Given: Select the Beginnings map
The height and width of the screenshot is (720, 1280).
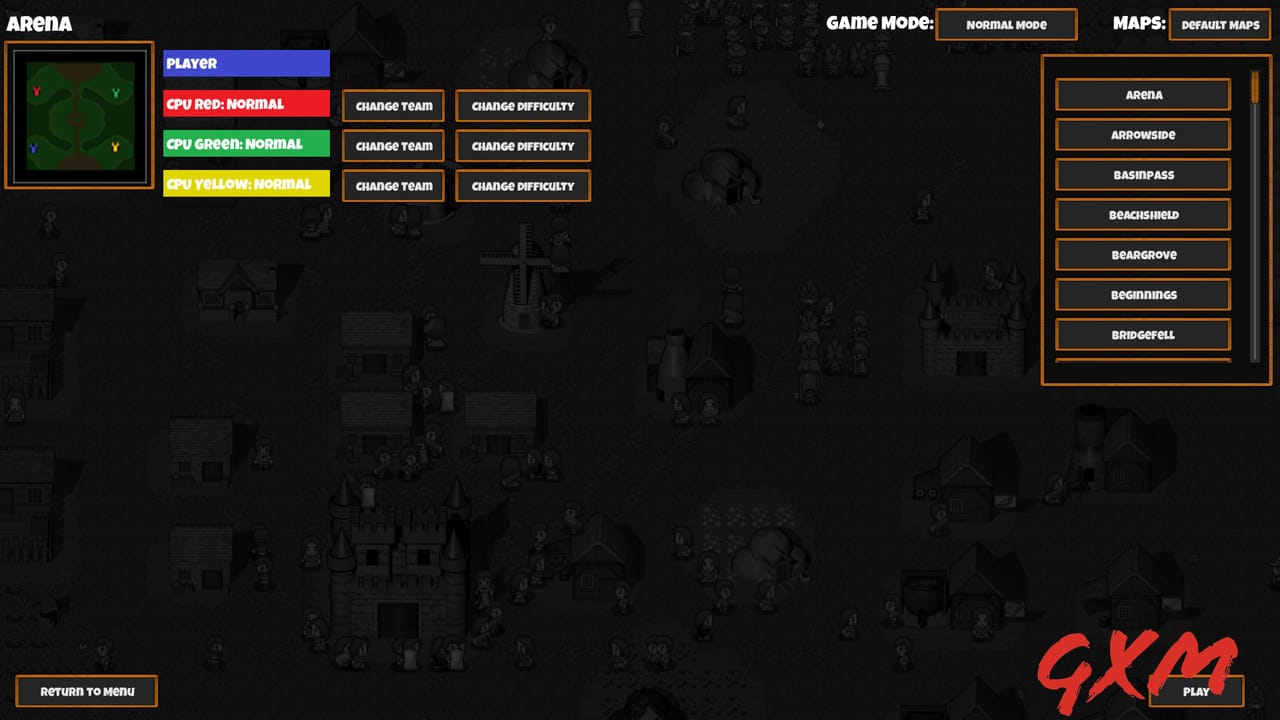Looking at the screenshot, I should [x=1142, y=294].
